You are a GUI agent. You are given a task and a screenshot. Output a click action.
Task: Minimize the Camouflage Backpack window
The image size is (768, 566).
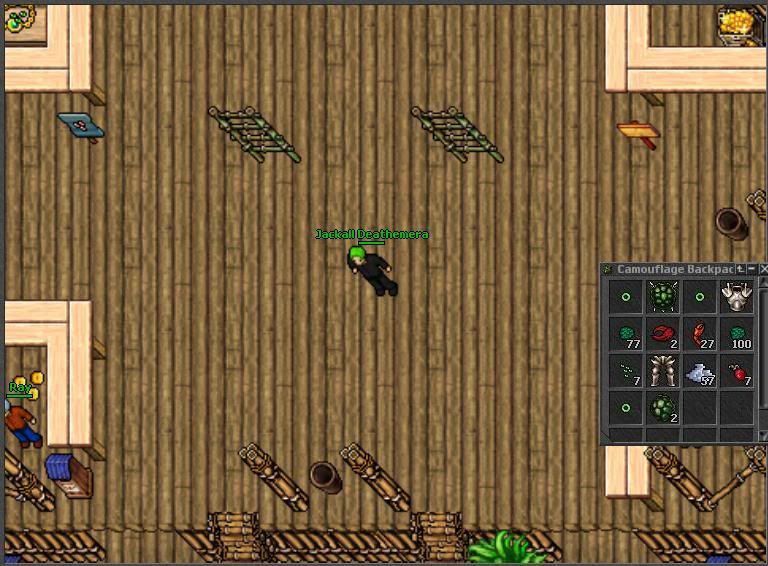(x=752, y=269)
